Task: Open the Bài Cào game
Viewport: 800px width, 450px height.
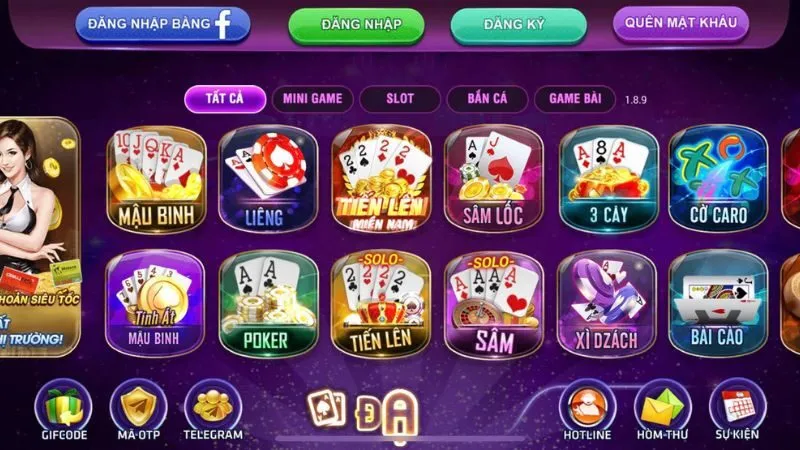Action: click(x=718, y=304)
